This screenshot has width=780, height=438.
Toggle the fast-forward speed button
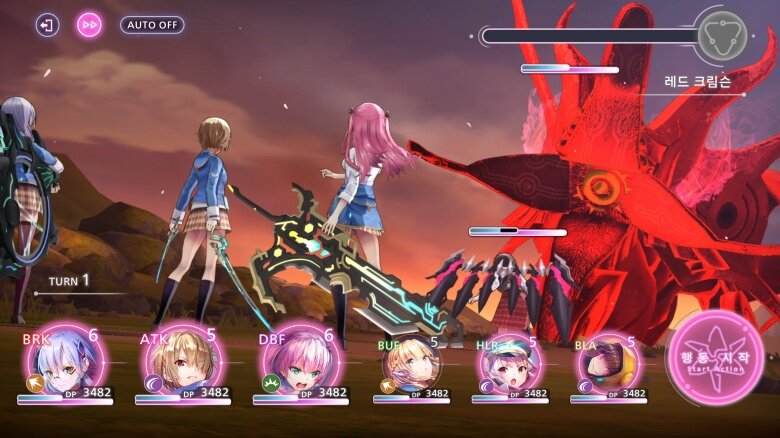(90, 25)
